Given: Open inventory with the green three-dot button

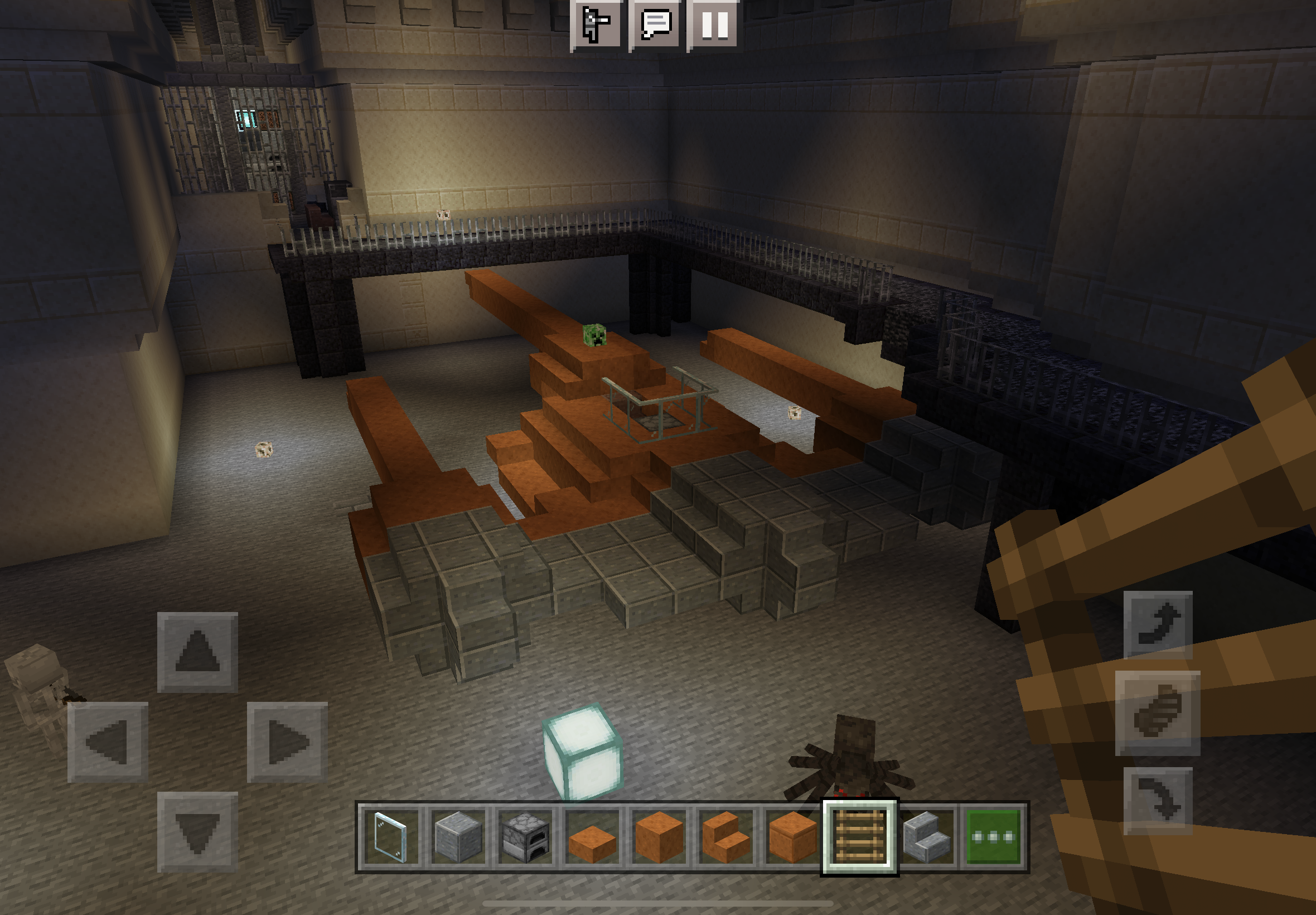Looking at the screenshot, I should pyautogui.click(x=994, y=837).
